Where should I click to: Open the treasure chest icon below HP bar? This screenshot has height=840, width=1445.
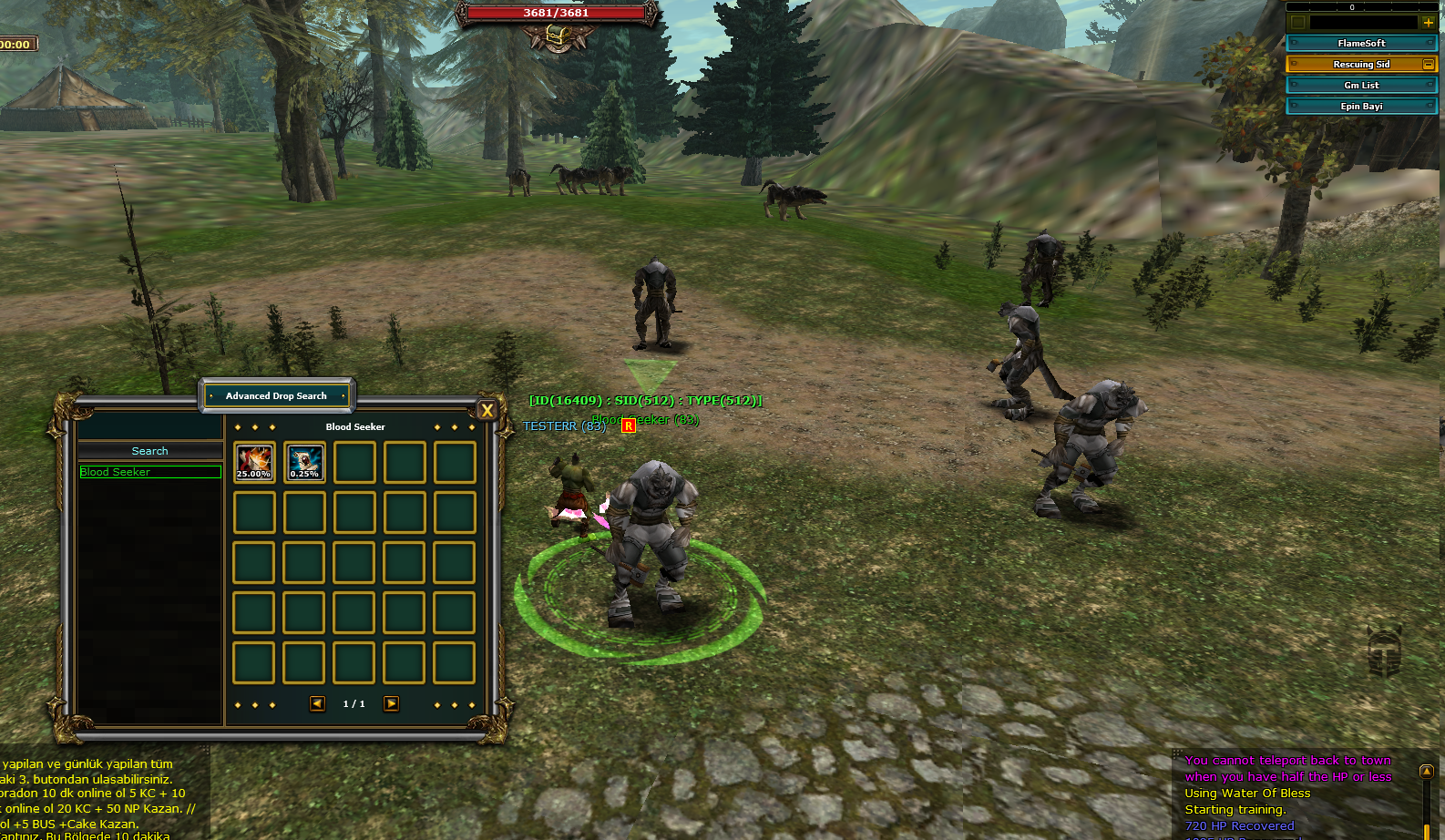point(557,36)
